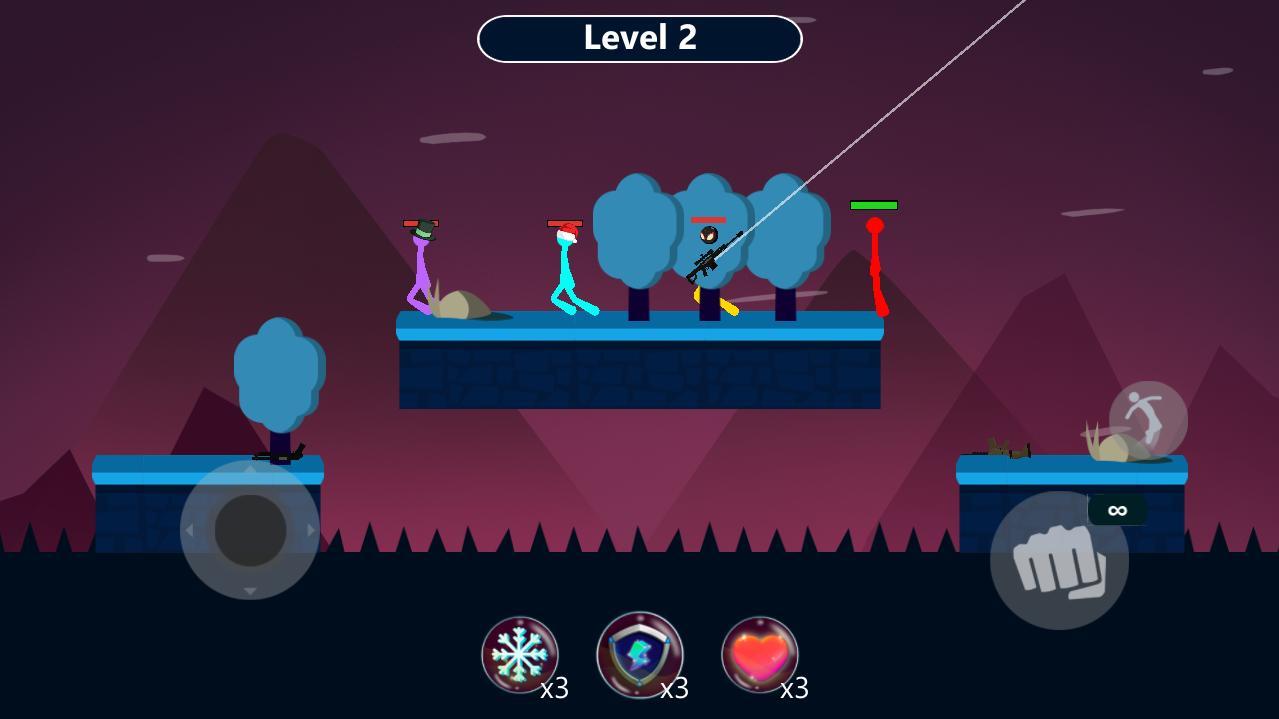1279x719 pixels.
Task: Activate the snowflake freeze power-up
Action: point(520,655)
